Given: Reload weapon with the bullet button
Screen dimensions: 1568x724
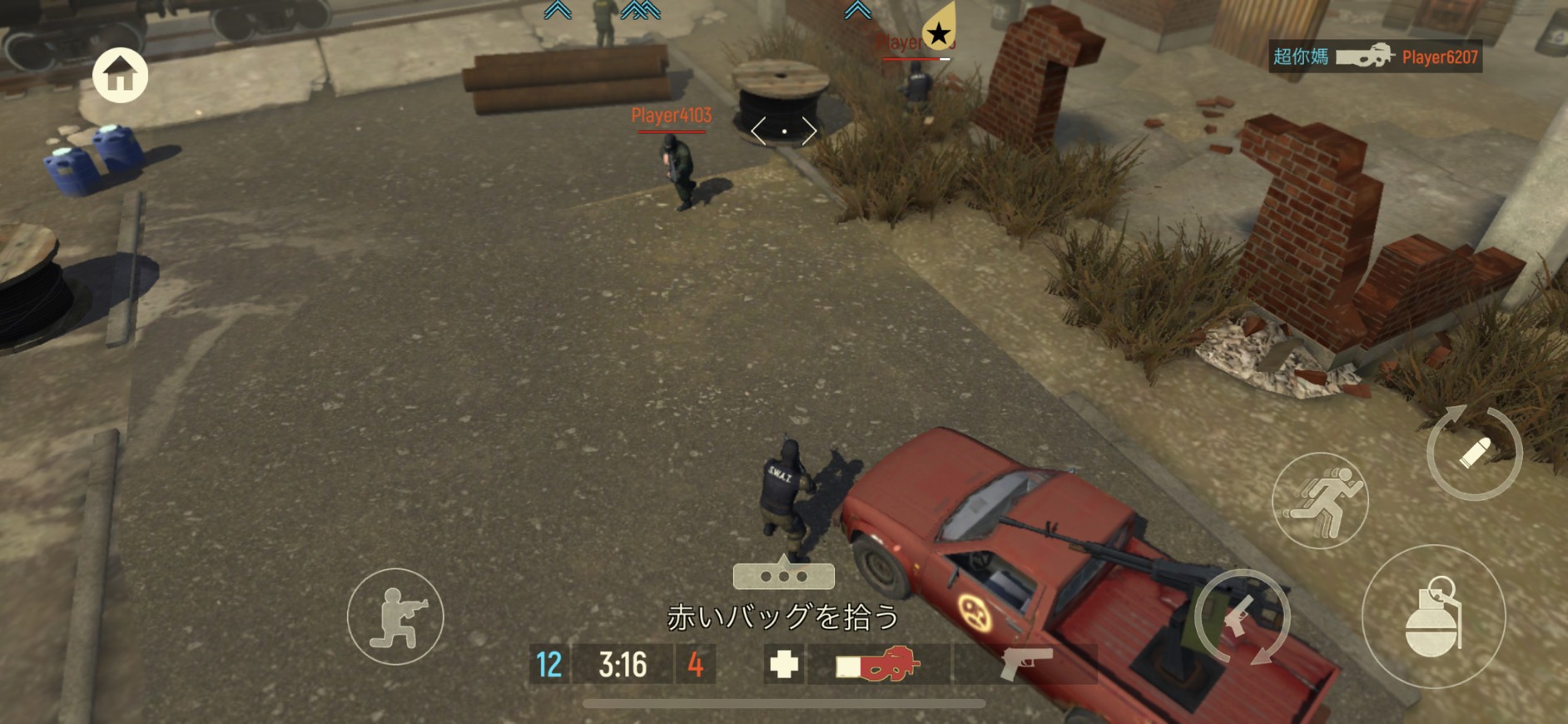Looking at the screenshot, I should [1474, 453].
